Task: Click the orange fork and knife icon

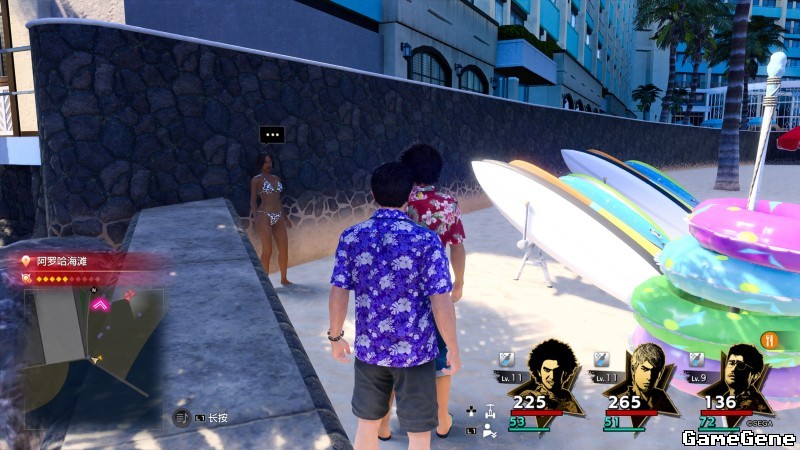Action: (770, 340)
